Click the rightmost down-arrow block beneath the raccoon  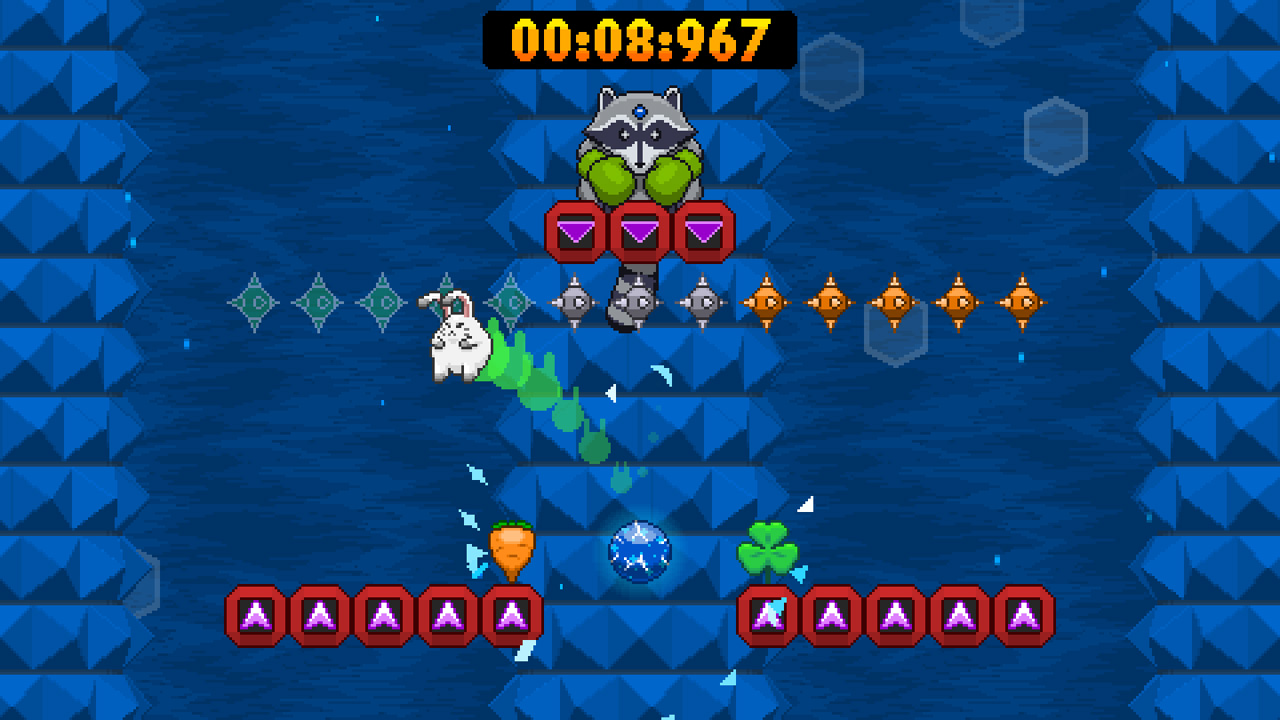point(702,230)
